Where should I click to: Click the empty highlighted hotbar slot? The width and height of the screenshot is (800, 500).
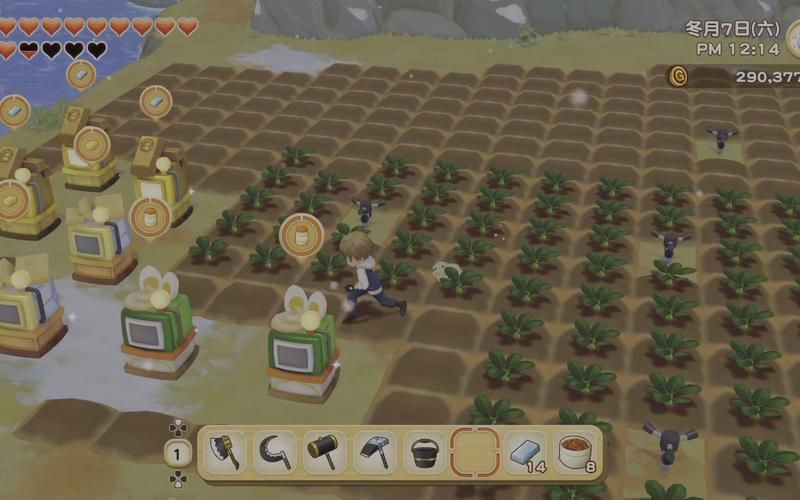coord(474,452)
